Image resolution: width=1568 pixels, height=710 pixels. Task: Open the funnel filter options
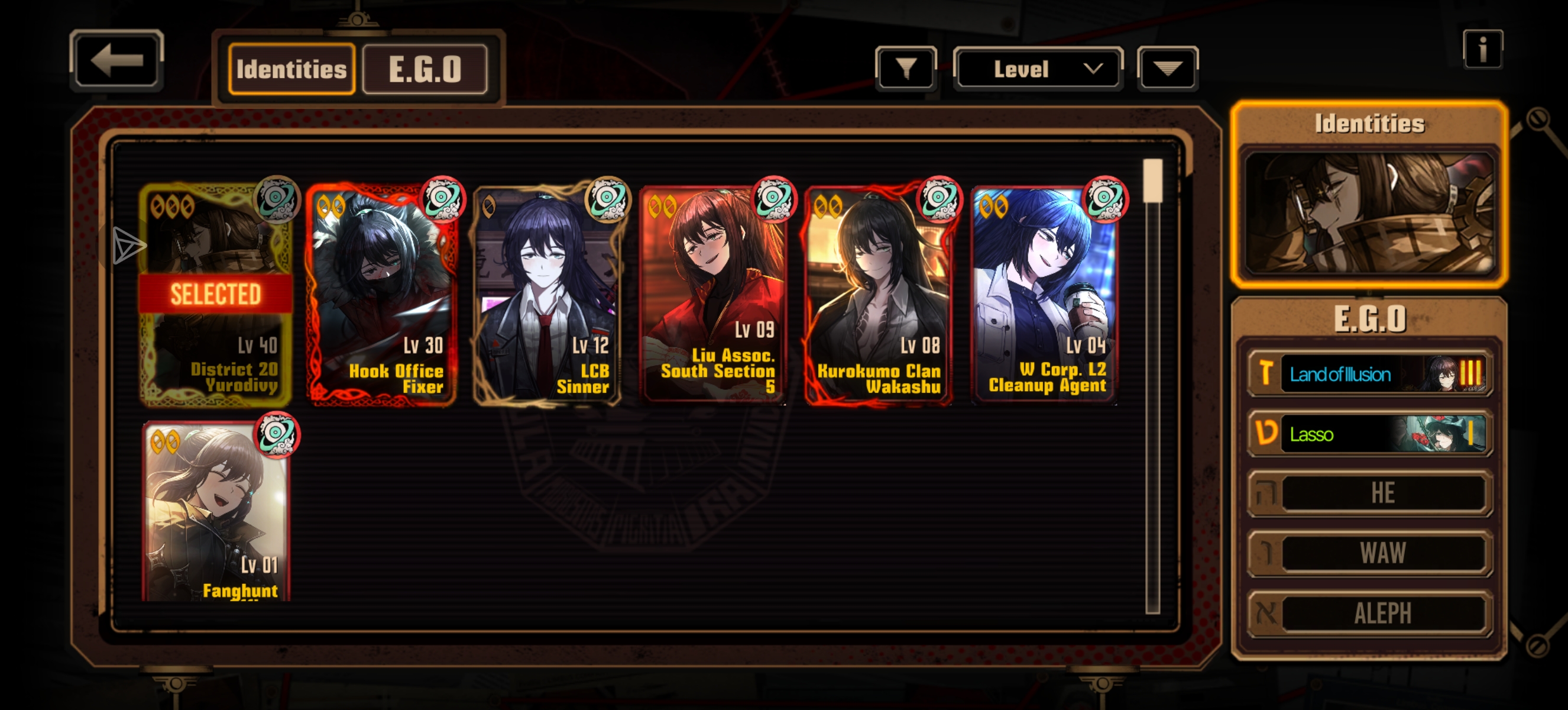pos(905,68)
